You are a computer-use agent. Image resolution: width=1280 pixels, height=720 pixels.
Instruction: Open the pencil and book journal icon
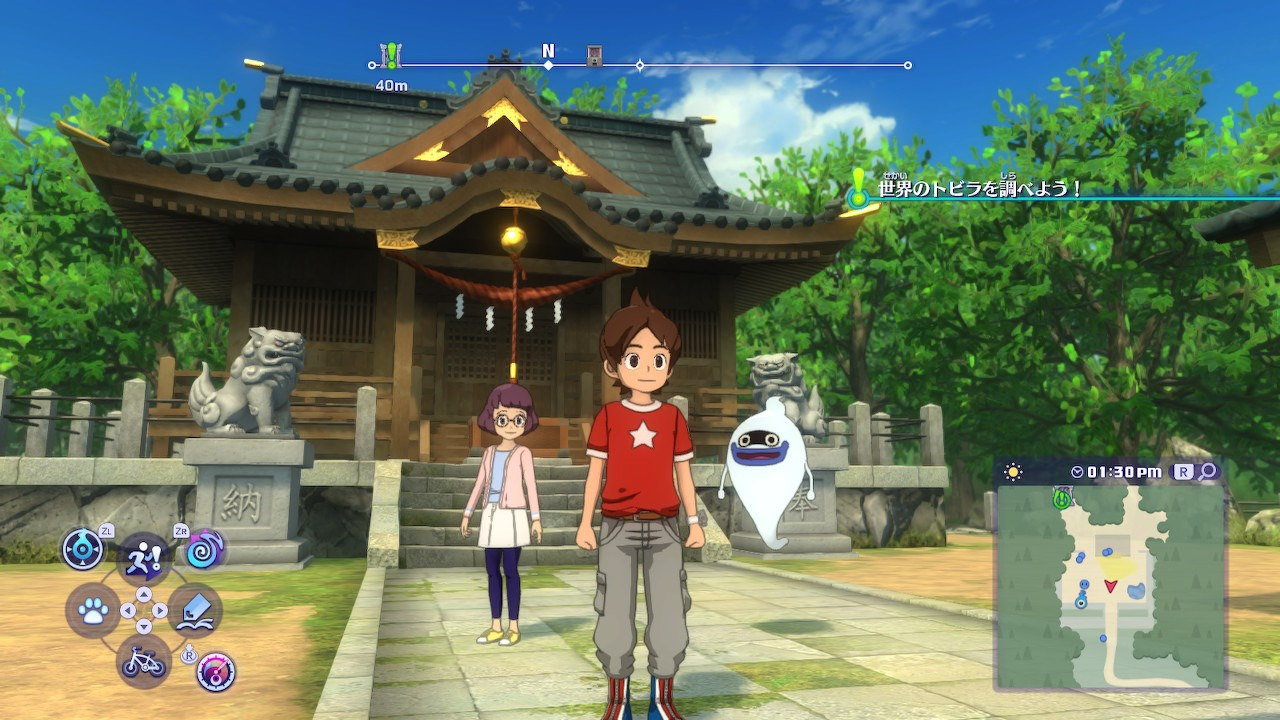pos(195,611)
